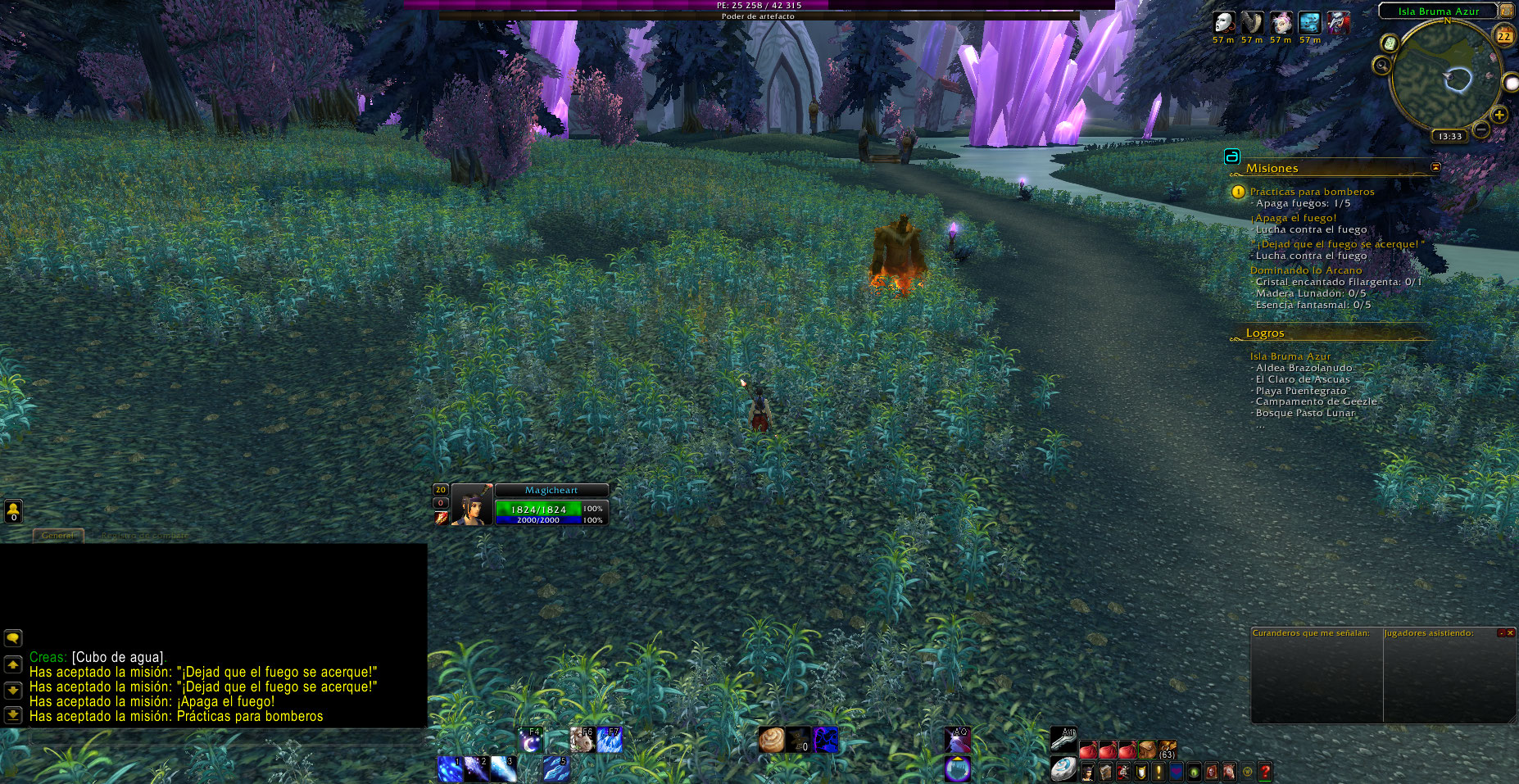Screen dimensions: 1519x784
Task: Cast the crescent moon spell on F4
Action: coord(531,741)
